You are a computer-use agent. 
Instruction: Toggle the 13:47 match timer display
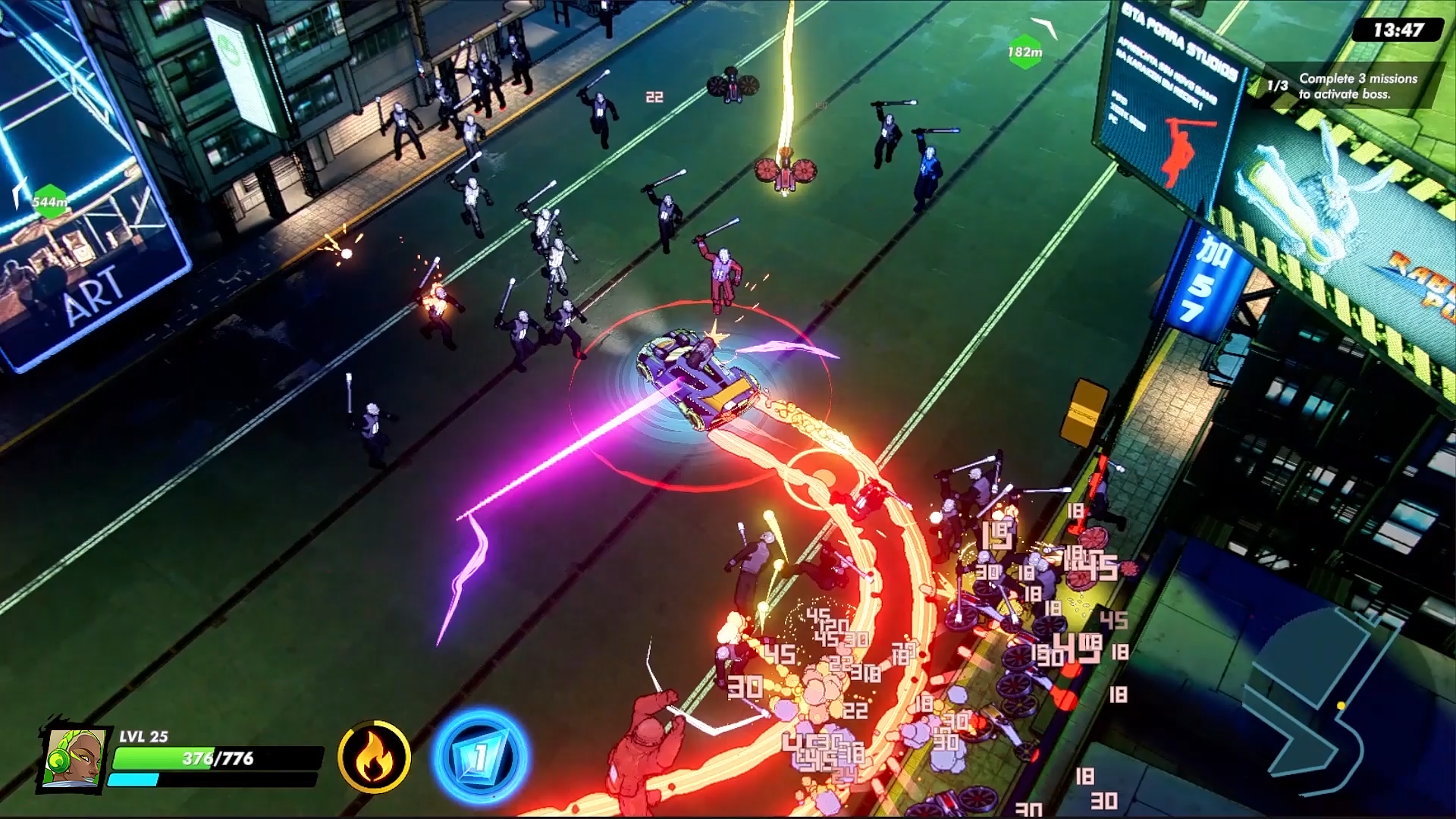coord(1398,28)
